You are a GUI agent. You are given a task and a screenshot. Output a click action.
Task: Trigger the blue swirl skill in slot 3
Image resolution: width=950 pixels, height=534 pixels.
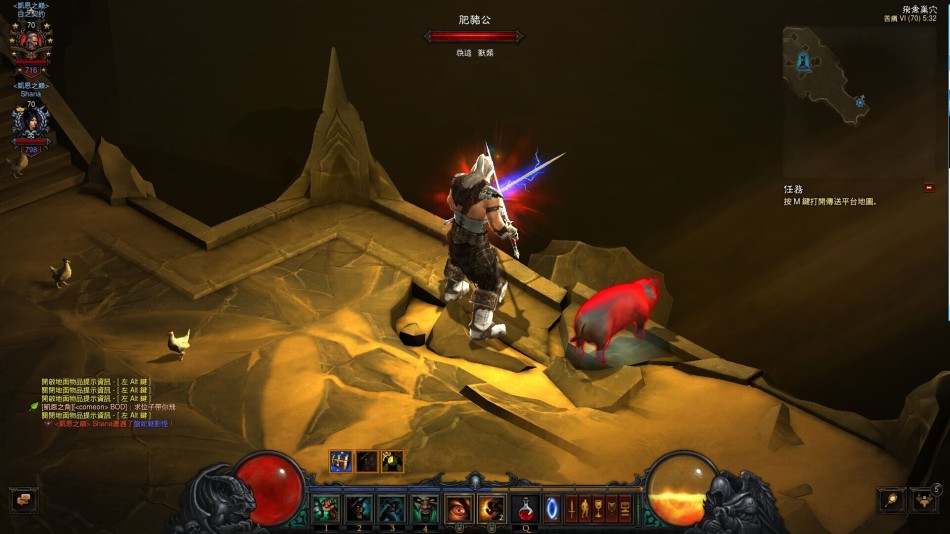[x=392, y=509]
